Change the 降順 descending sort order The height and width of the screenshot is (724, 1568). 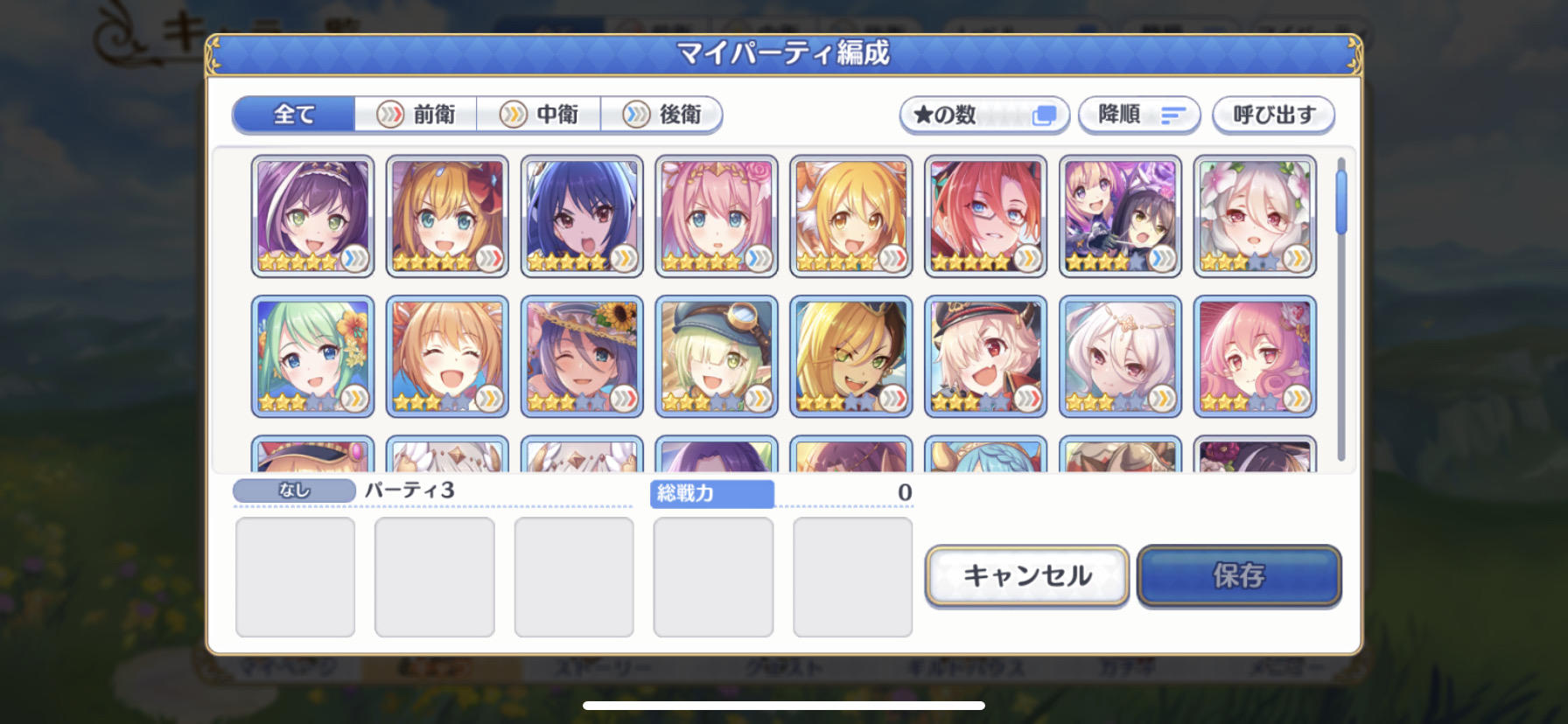point(1139,115)
